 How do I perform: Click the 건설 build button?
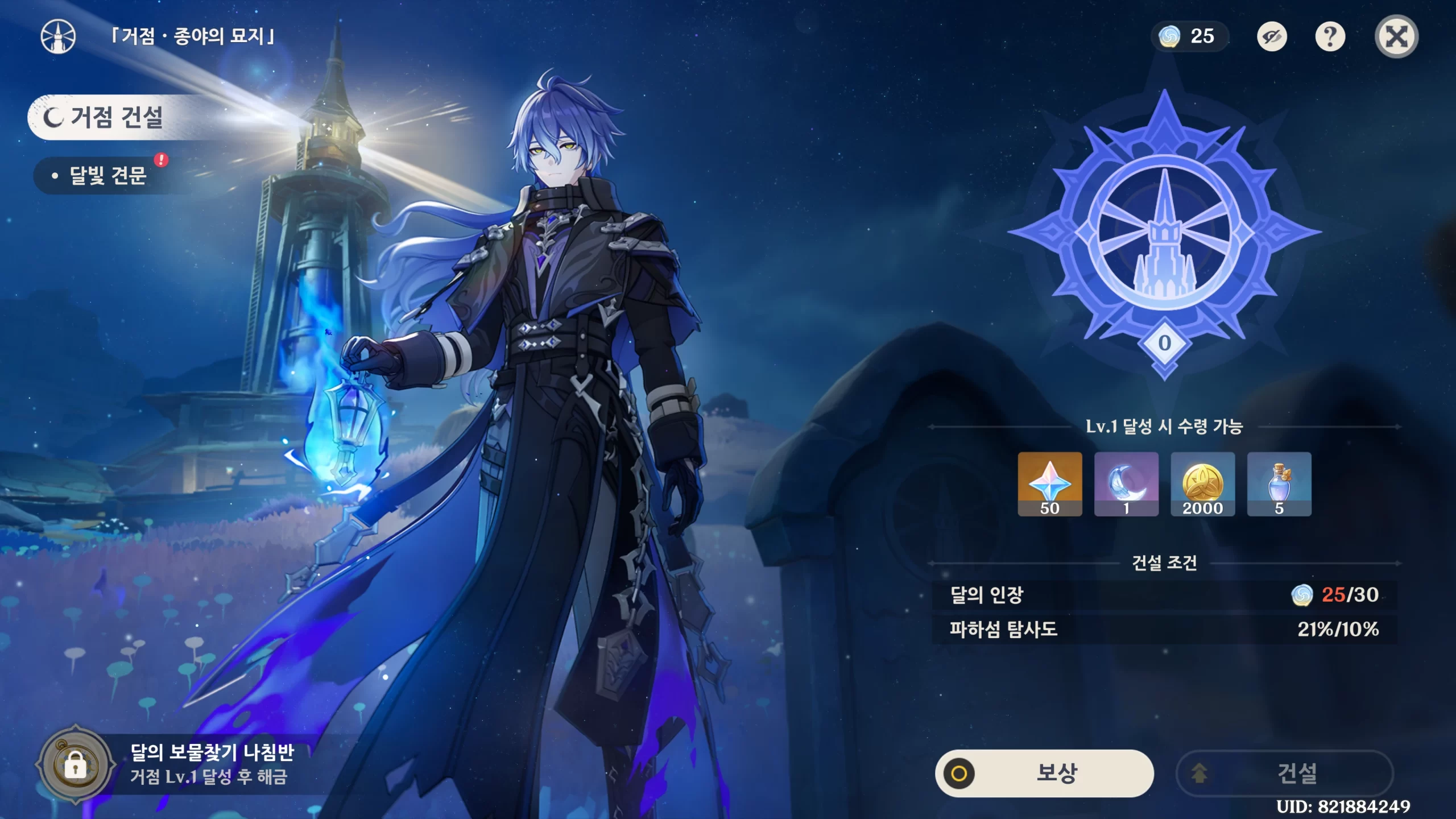1285,773
